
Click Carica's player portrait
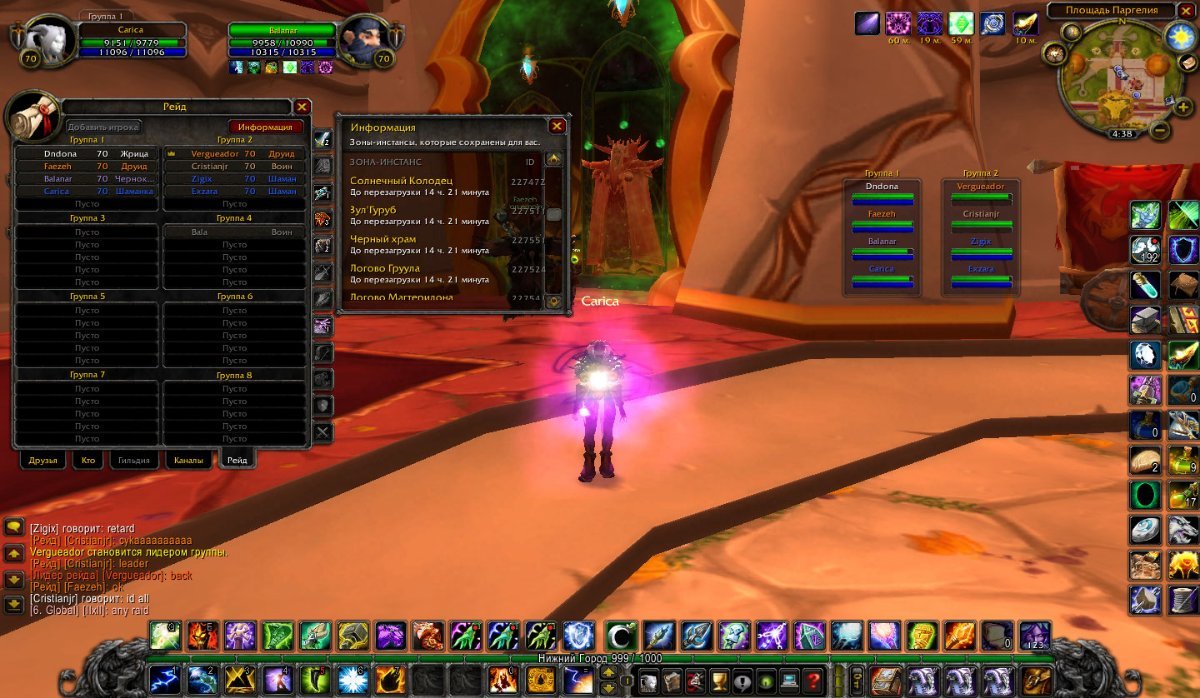[x=45, y=40]
